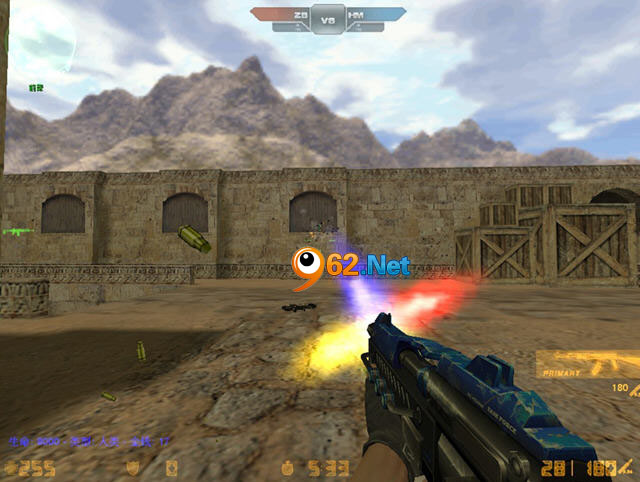Click the circular radar minimap
The image size is (640, 482).
(x=40, y=40)
